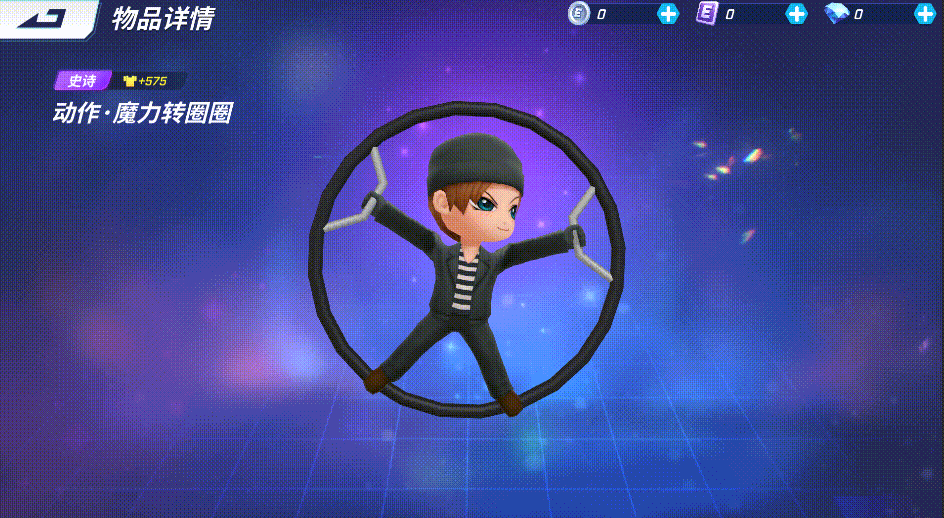Add silver coins with the plus button
944x518 pixels.
point(668,14)
